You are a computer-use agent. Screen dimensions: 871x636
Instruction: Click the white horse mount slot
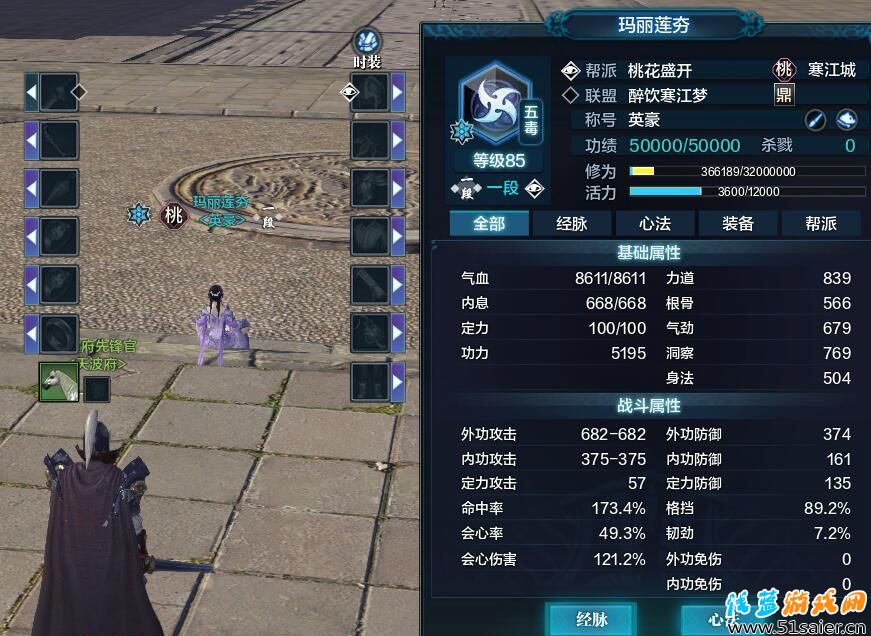[x=58, y=381]
